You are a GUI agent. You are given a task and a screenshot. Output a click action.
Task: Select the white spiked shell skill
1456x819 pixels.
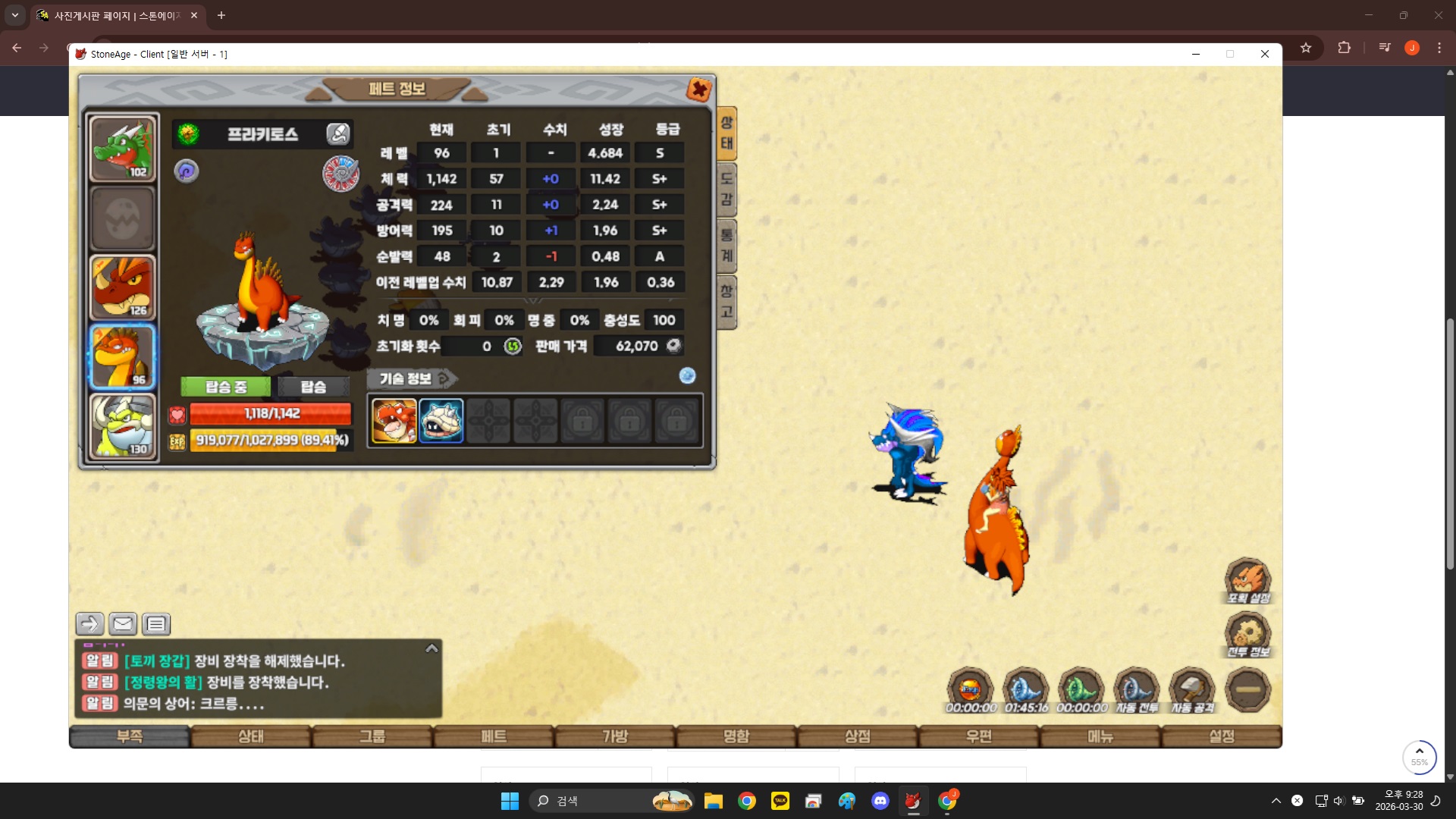point(441,421)
